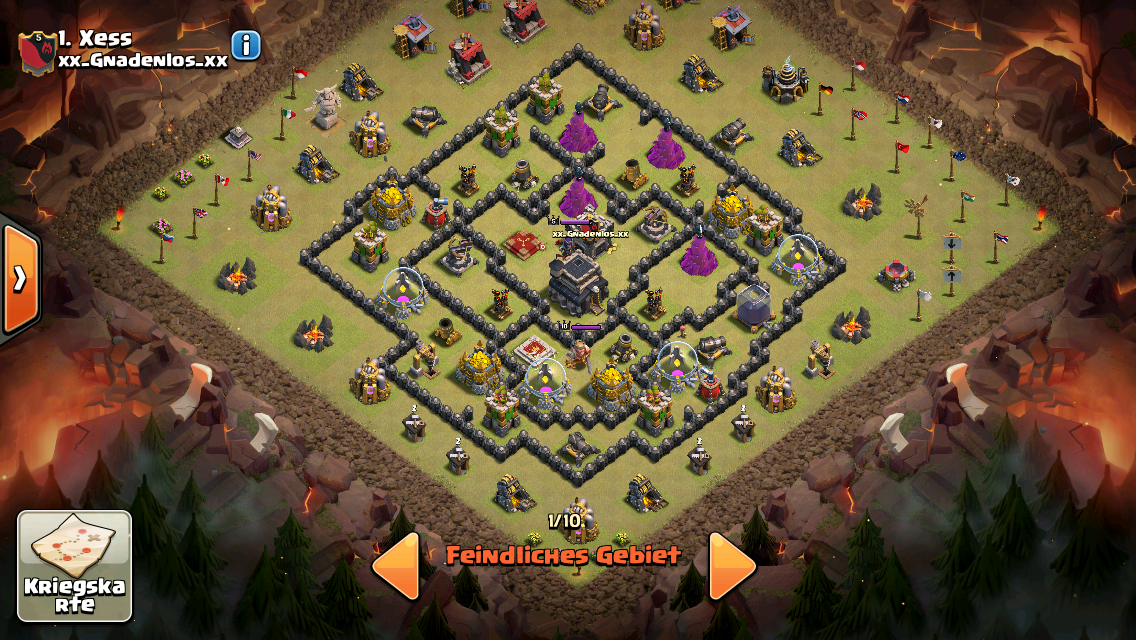
Task: Show the next enemy base
Action: tap(733, 566)
